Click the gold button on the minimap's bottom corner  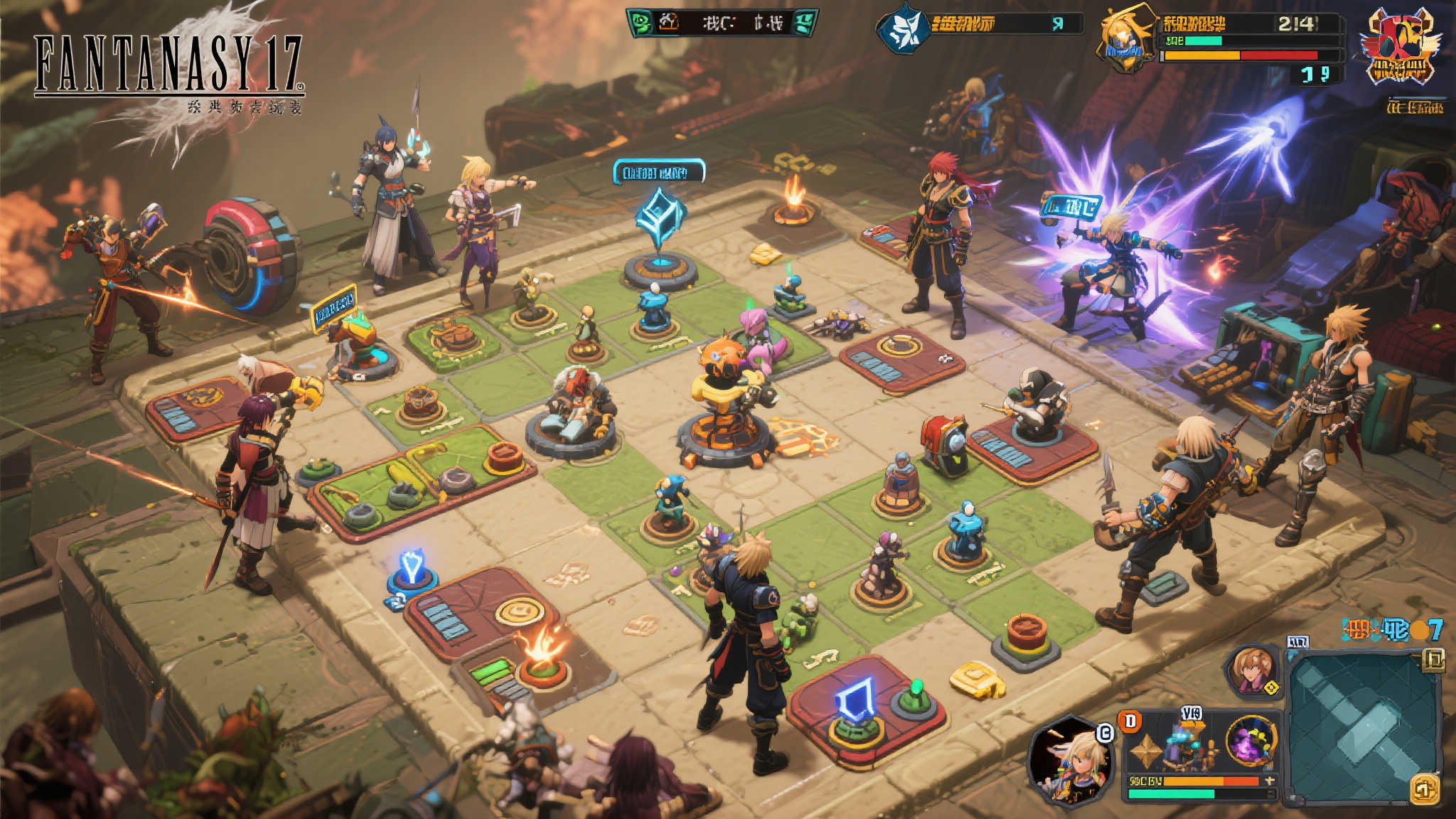point(1424,789)
